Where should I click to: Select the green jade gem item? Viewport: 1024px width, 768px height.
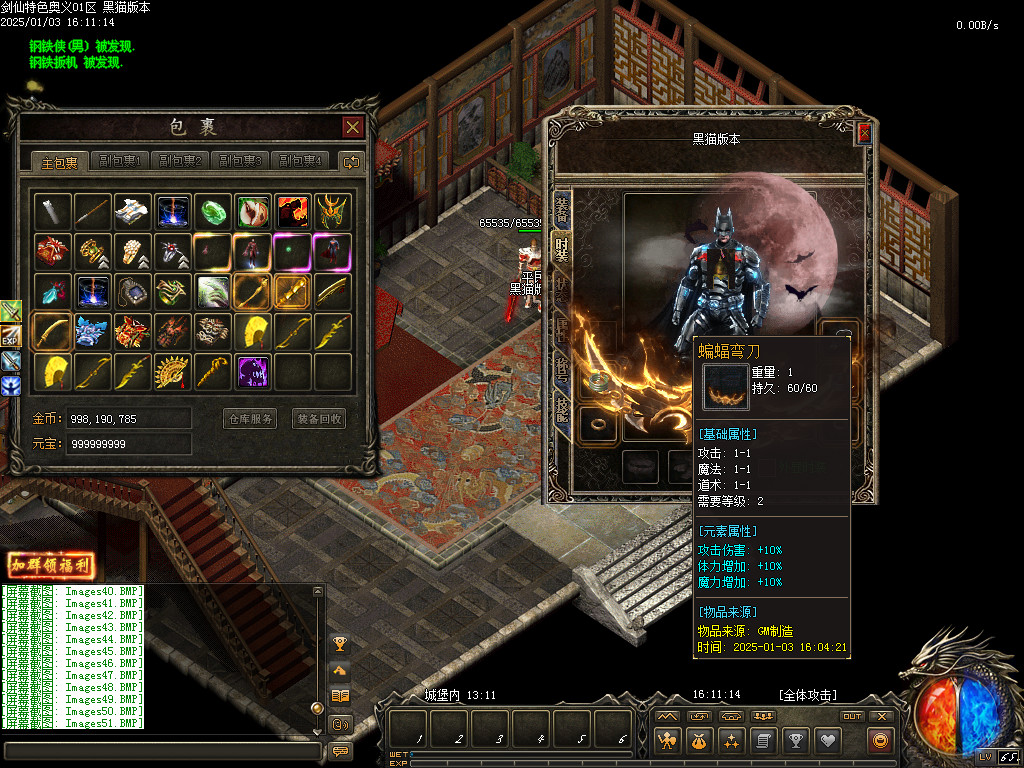pyautogui.click(x=213, y=211)
